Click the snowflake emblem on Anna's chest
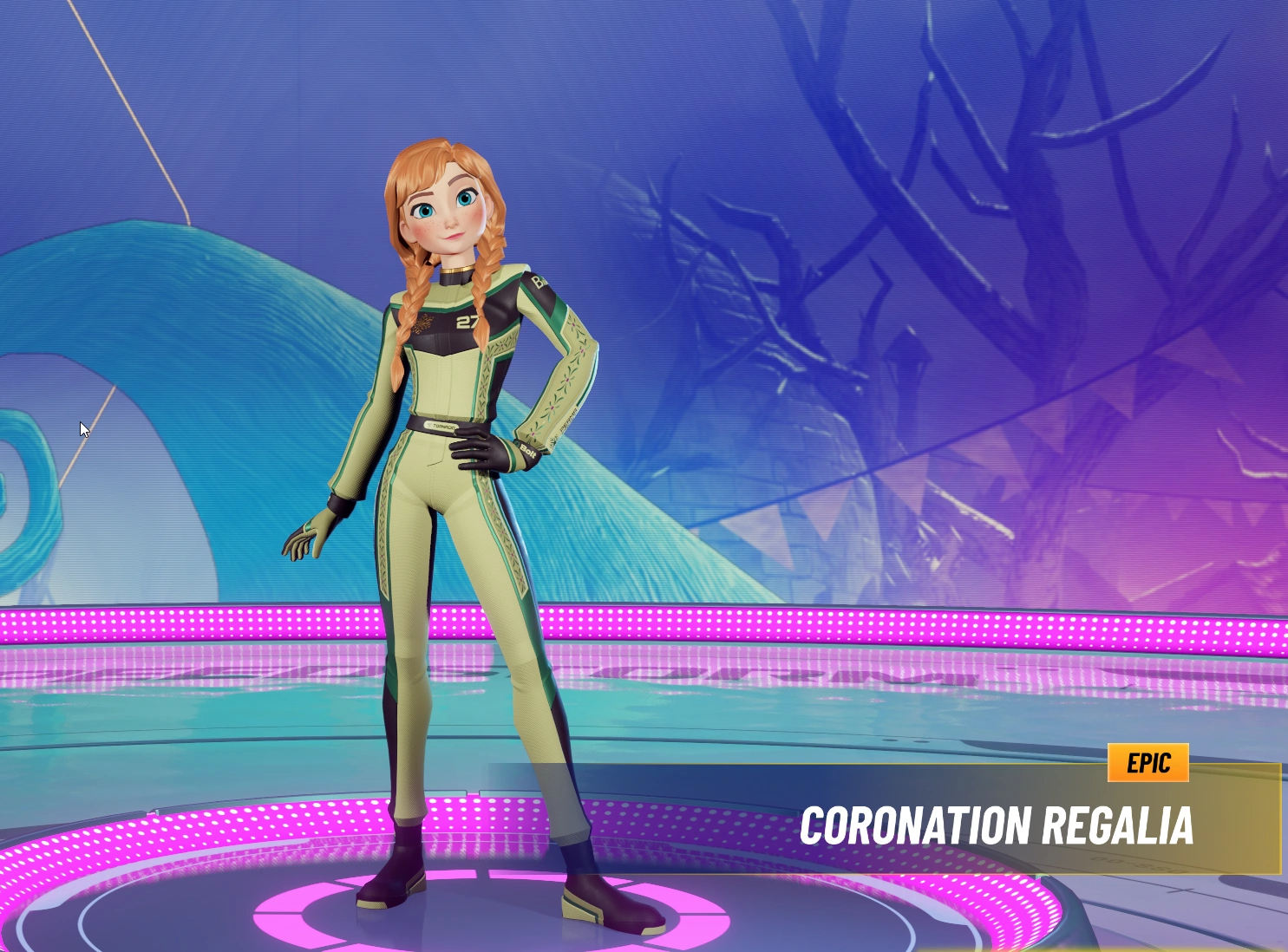 pyautogui.click(x=424, y=323)
